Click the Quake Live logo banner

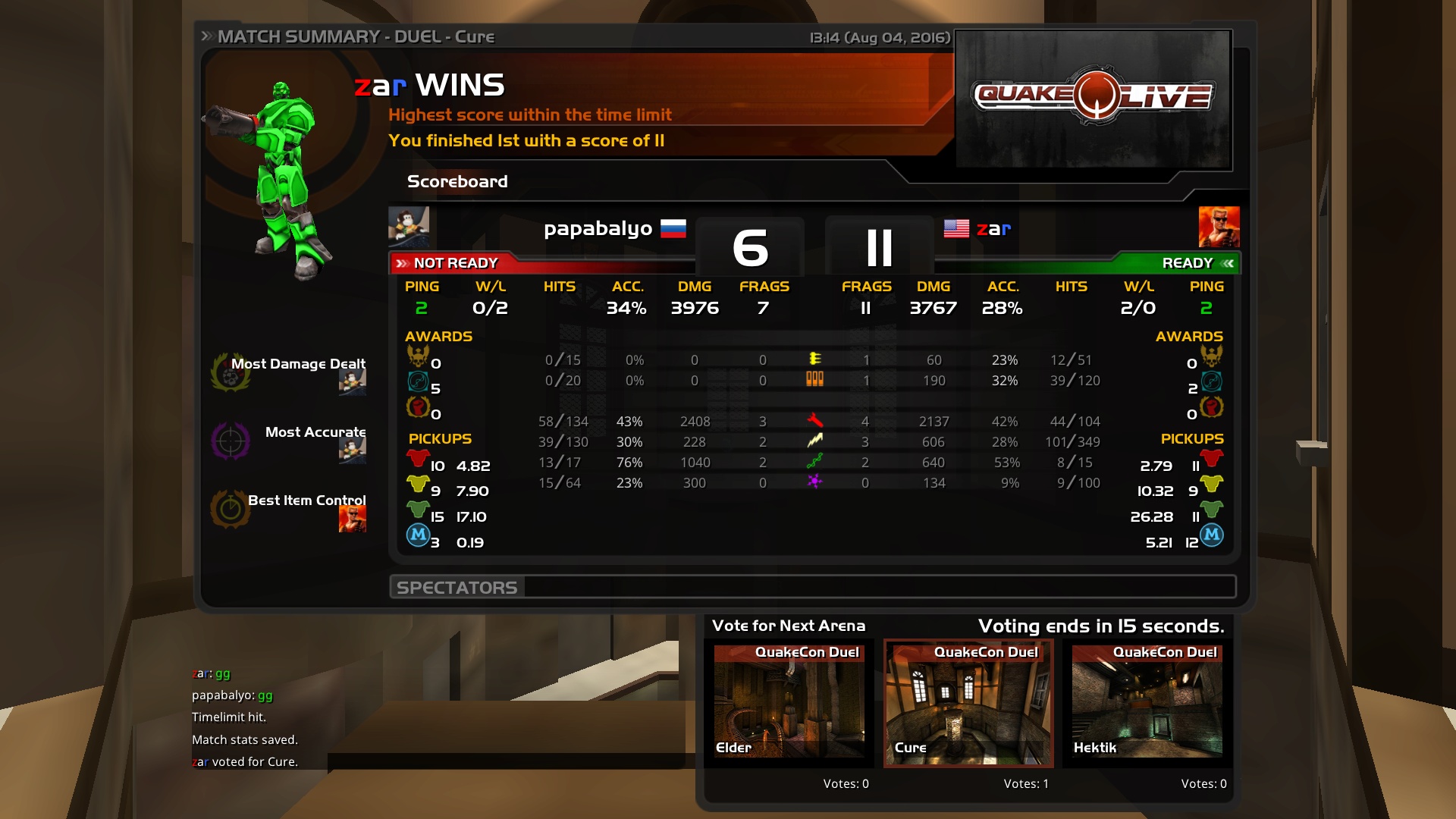click(1093, 99)
